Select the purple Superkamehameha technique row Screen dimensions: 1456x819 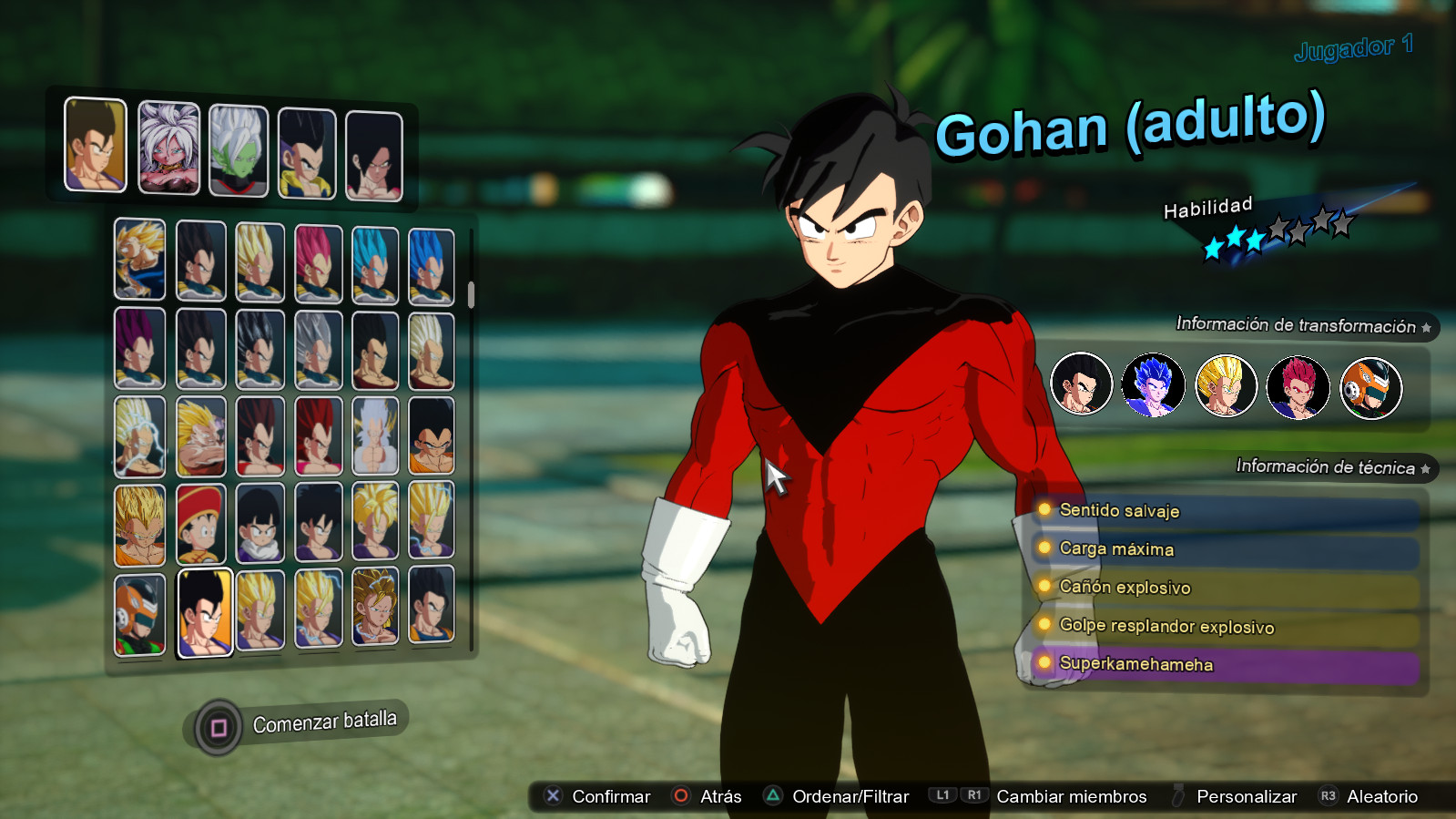[1226, 665]
